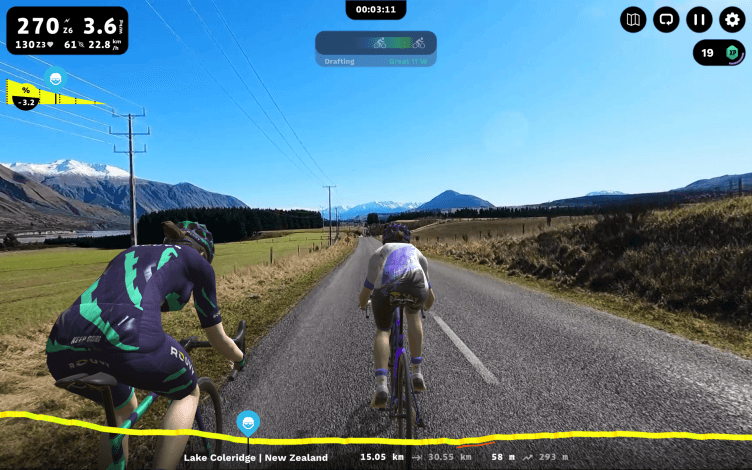Click the power and speed stats panel
752x470 pixels.
point(64,31)
